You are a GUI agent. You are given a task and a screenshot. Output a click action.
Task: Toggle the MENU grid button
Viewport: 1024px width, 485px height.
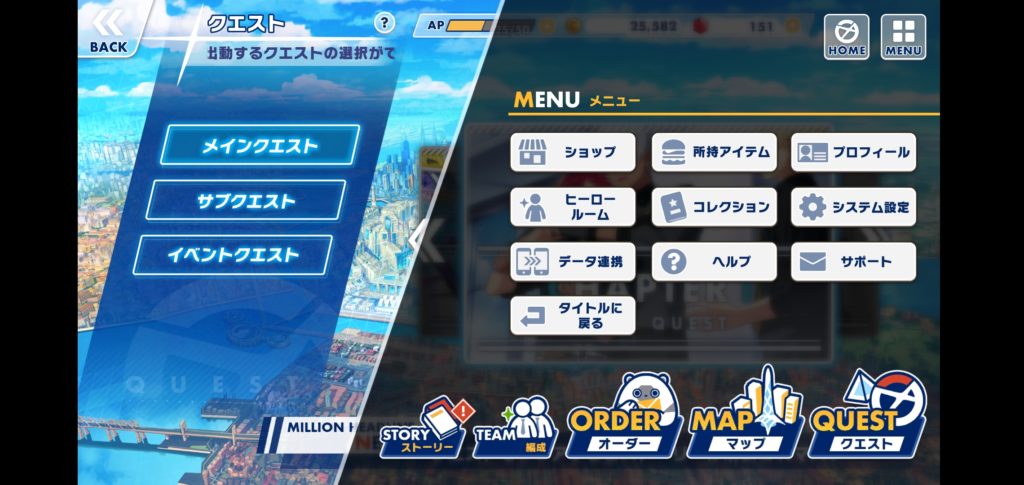tap(903, 36)
